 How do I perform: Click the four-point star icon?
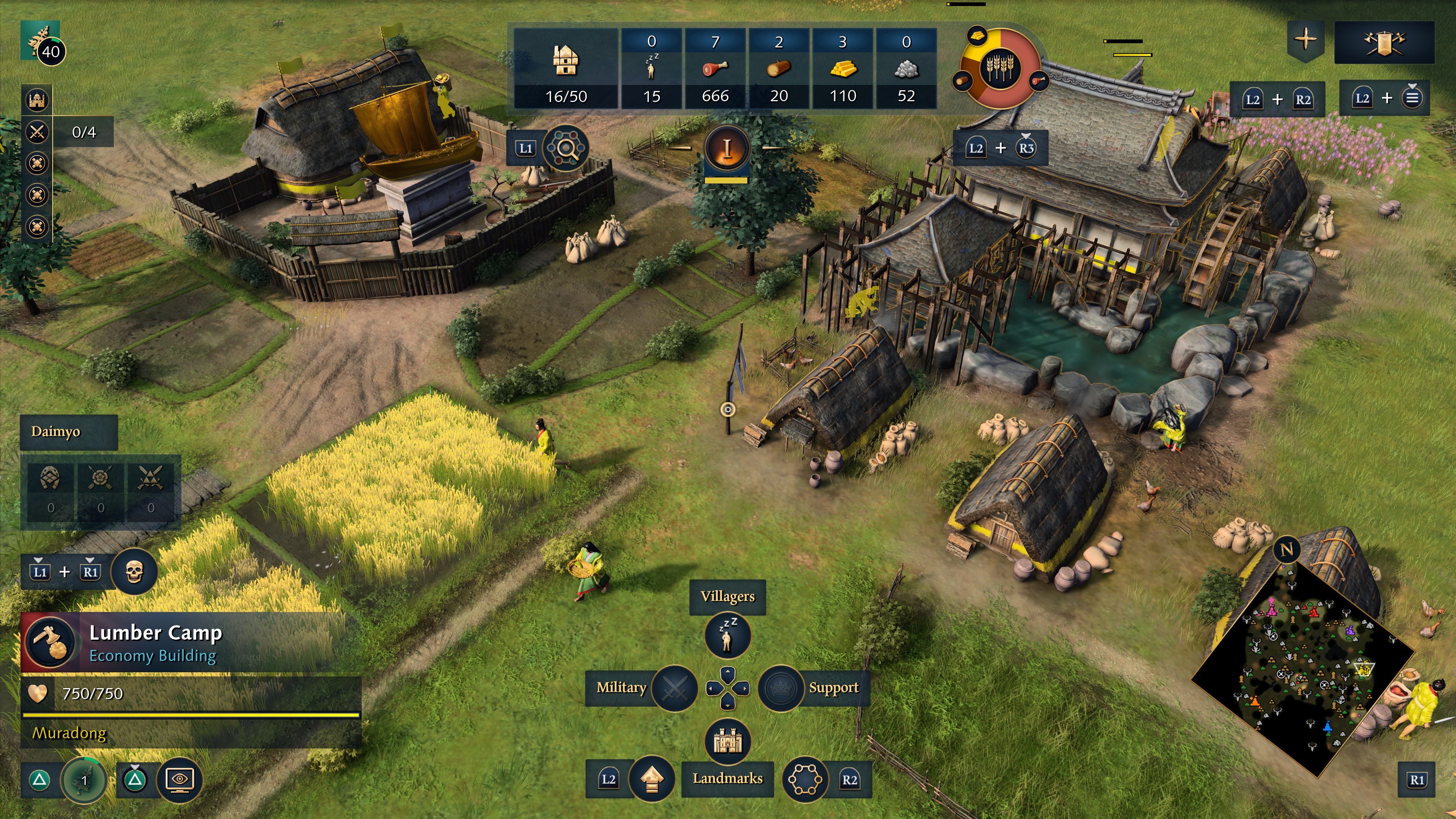[x=1305, y=39]
